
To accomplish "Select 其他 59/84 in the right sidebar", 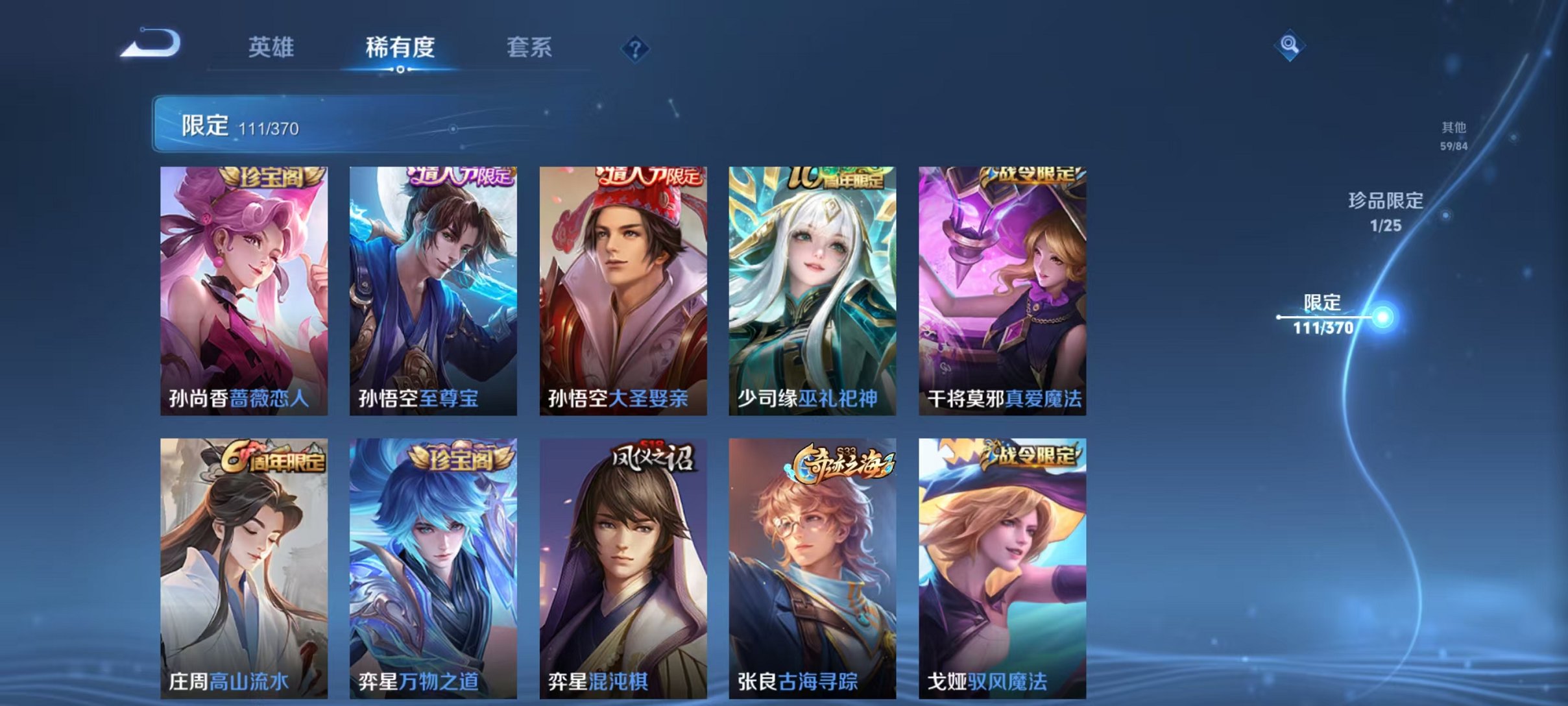I will [x=1453, y=134].
